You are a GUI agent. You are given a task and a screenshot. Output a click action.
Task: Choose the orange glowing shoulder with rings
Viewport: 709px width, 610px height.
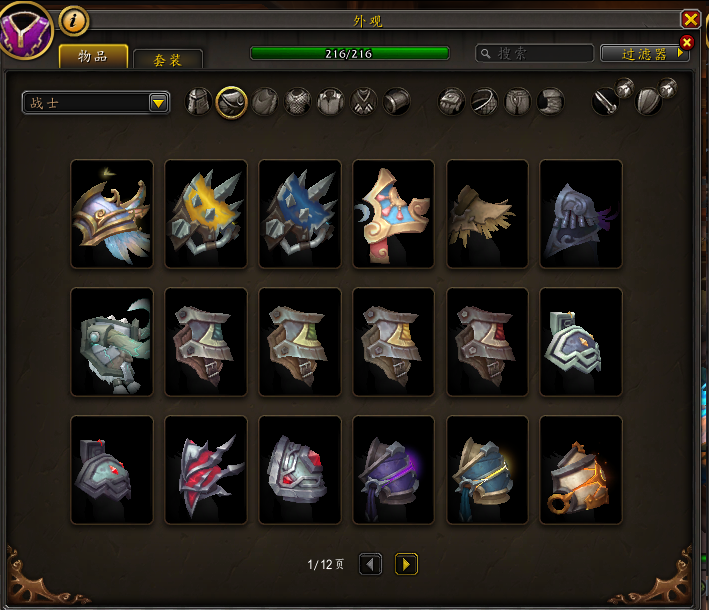pos(581,469)
